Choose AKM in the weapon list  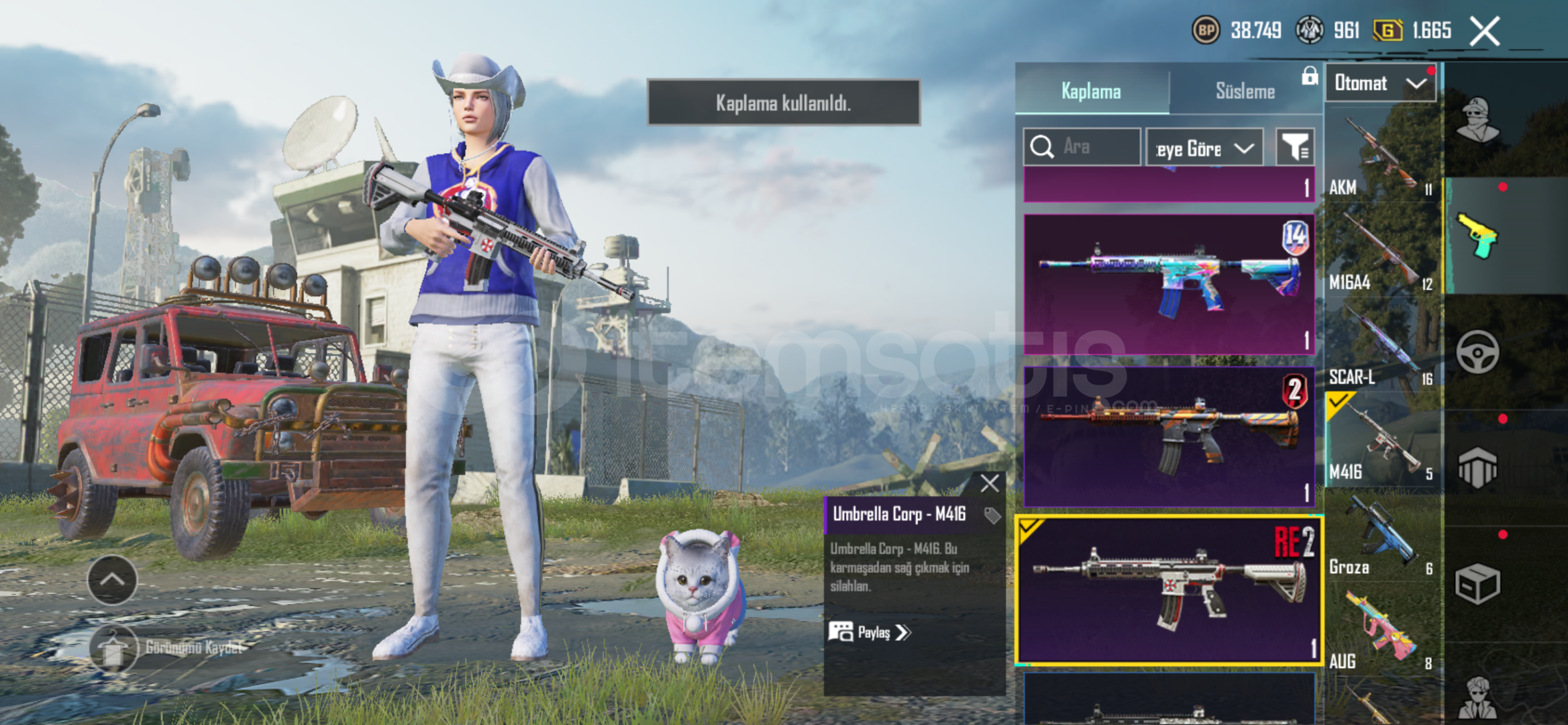(x=1382, y=158)
